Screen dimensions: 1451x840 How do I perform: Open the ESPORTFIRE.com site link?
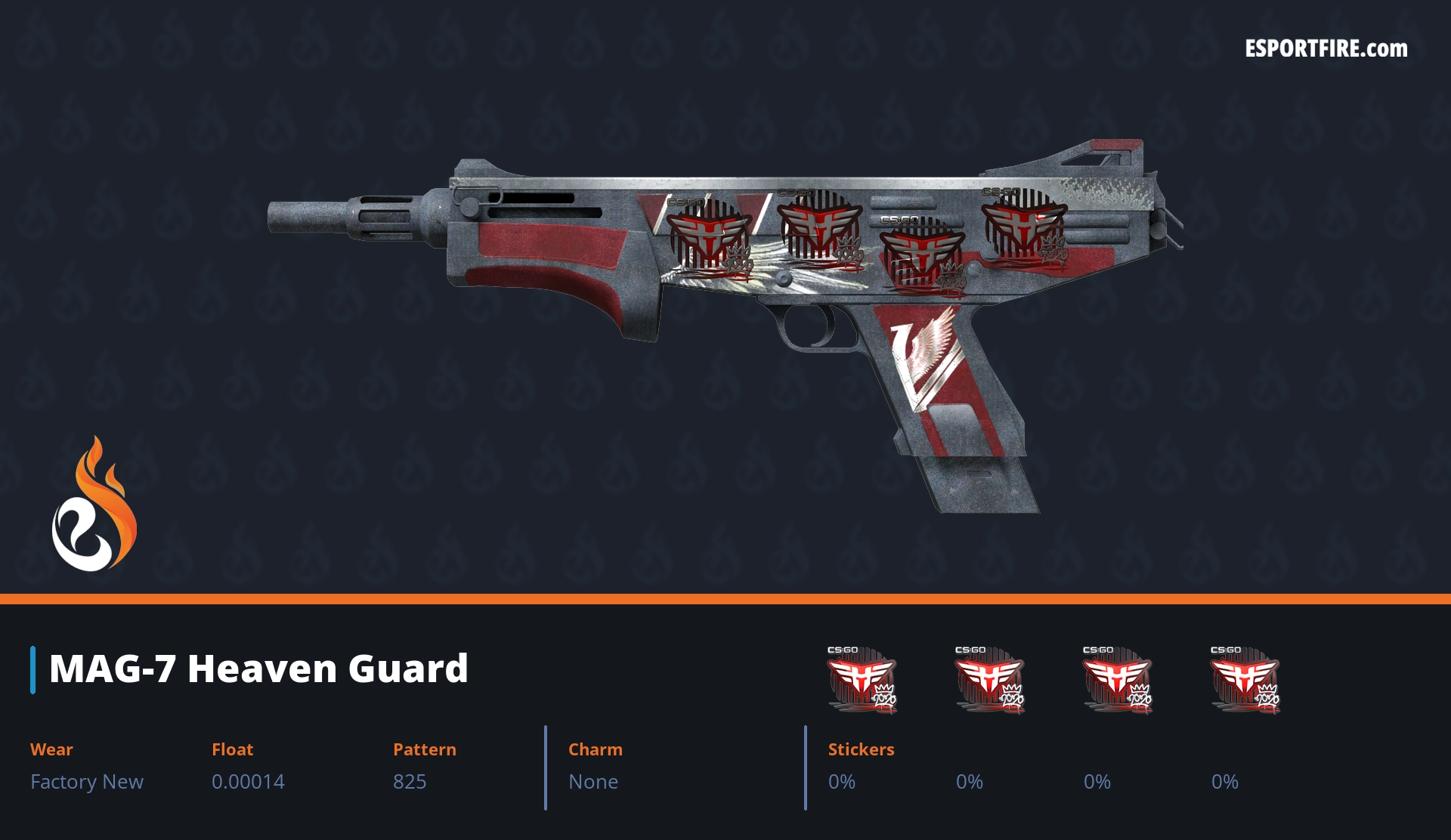[x=1326, y=49]
